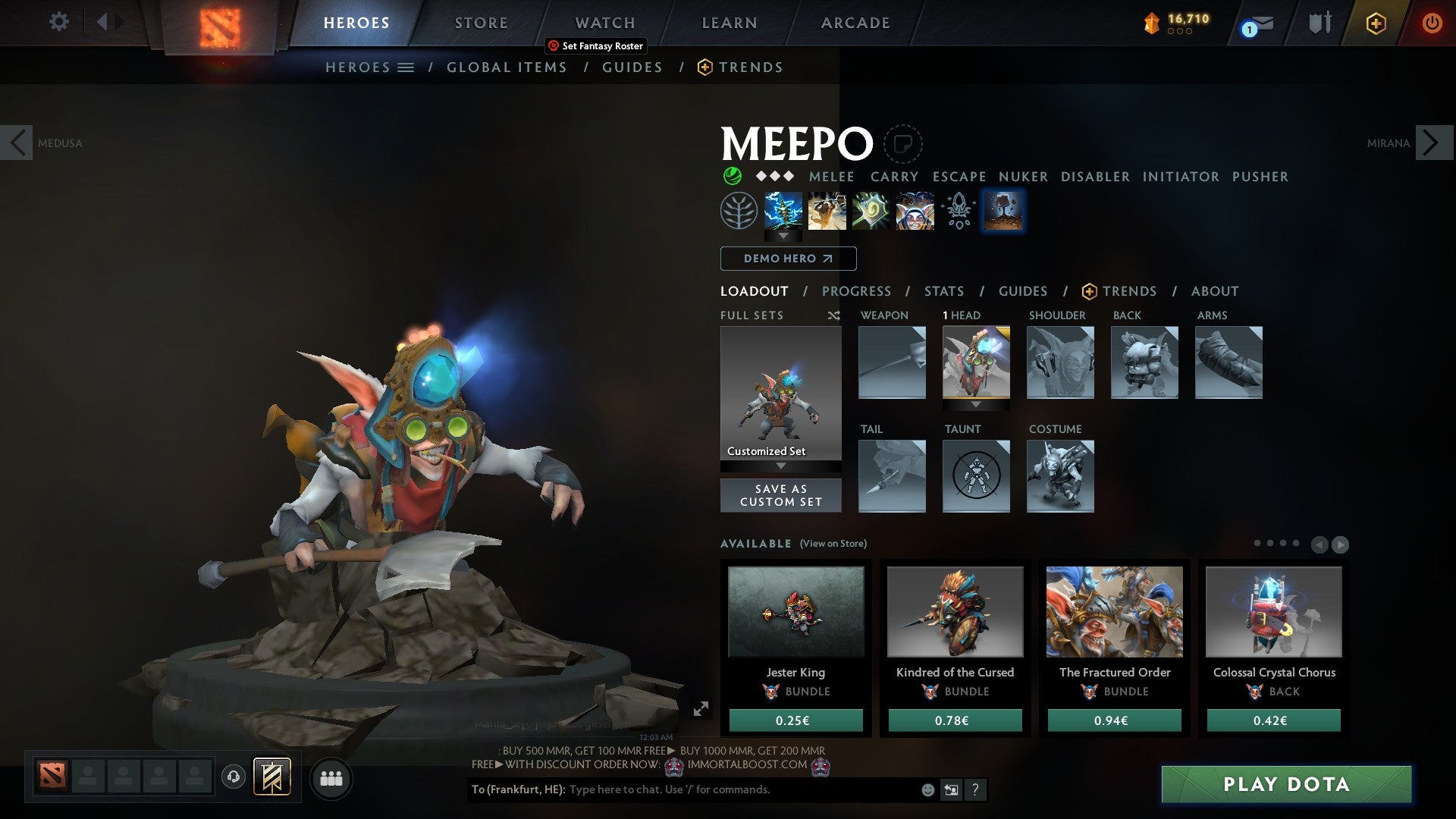Expand the Head item slot arrow
The image size is (1456, 819).
click(977, 404)
